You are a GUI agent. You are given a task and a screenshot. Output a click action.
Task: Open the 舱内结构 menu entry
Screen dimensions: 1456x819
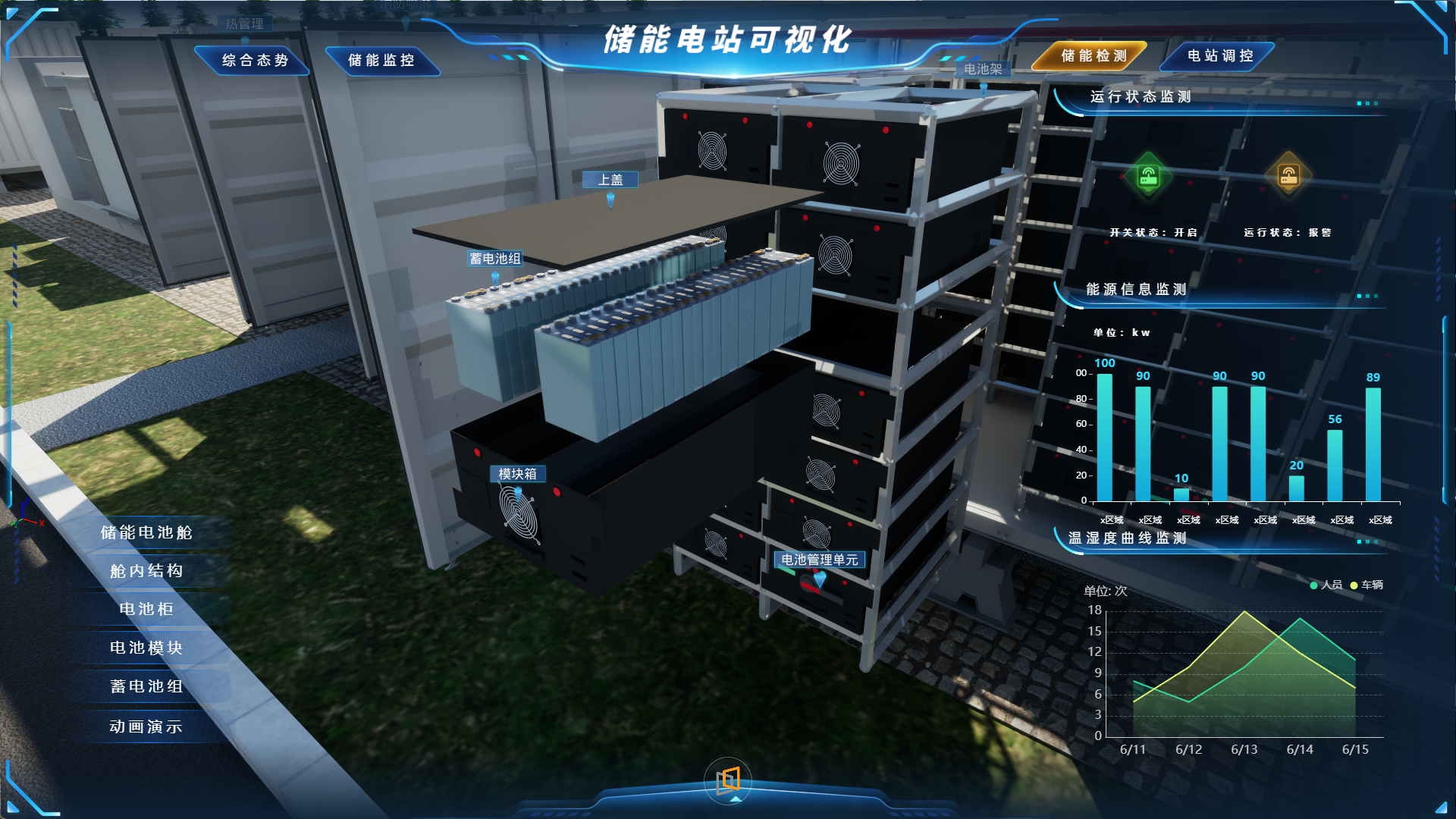pos(147,571)
